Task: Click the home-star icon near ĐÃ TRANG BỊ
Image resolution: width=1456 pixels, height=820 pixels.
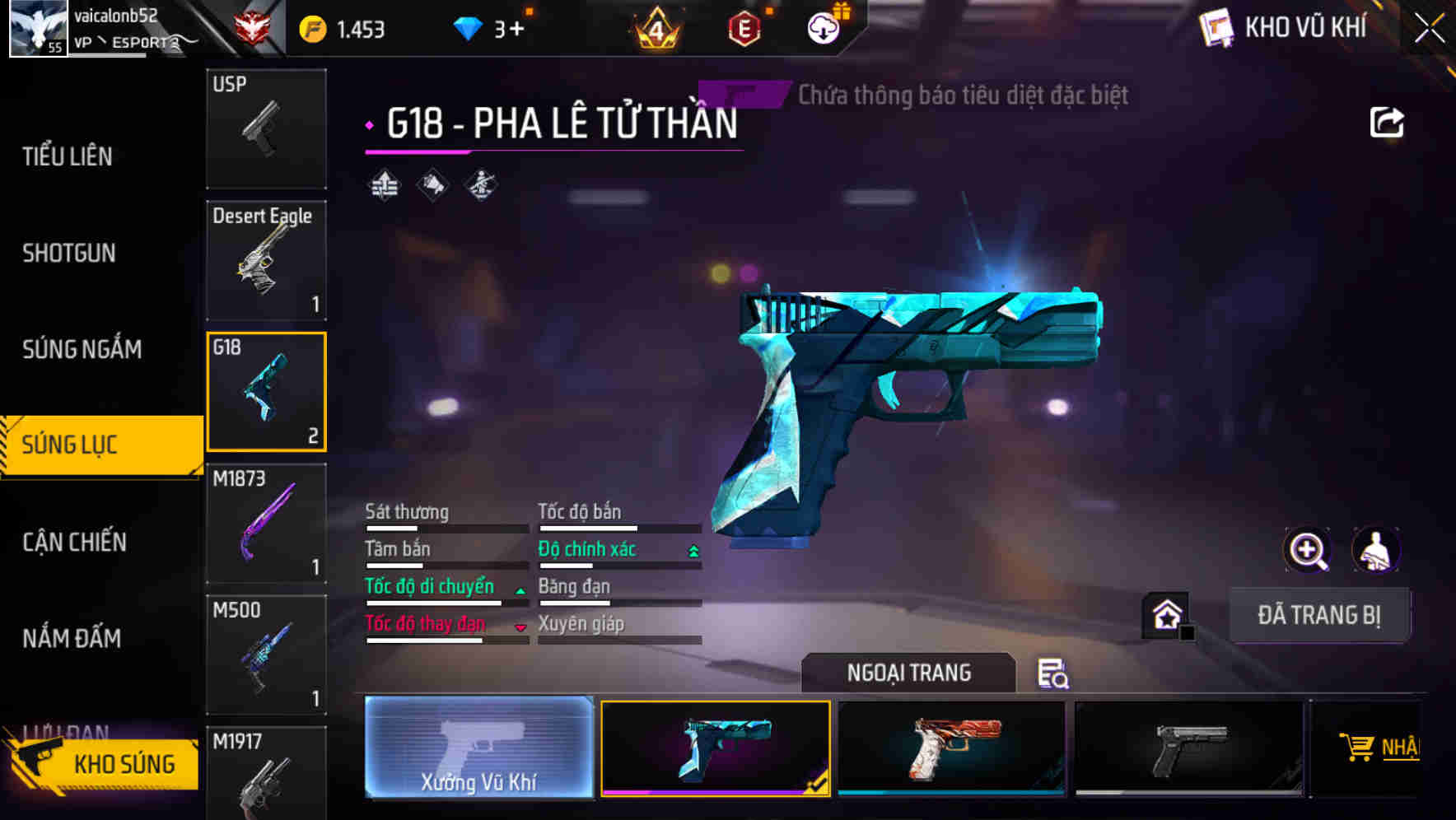Action: coord(1166,615)
